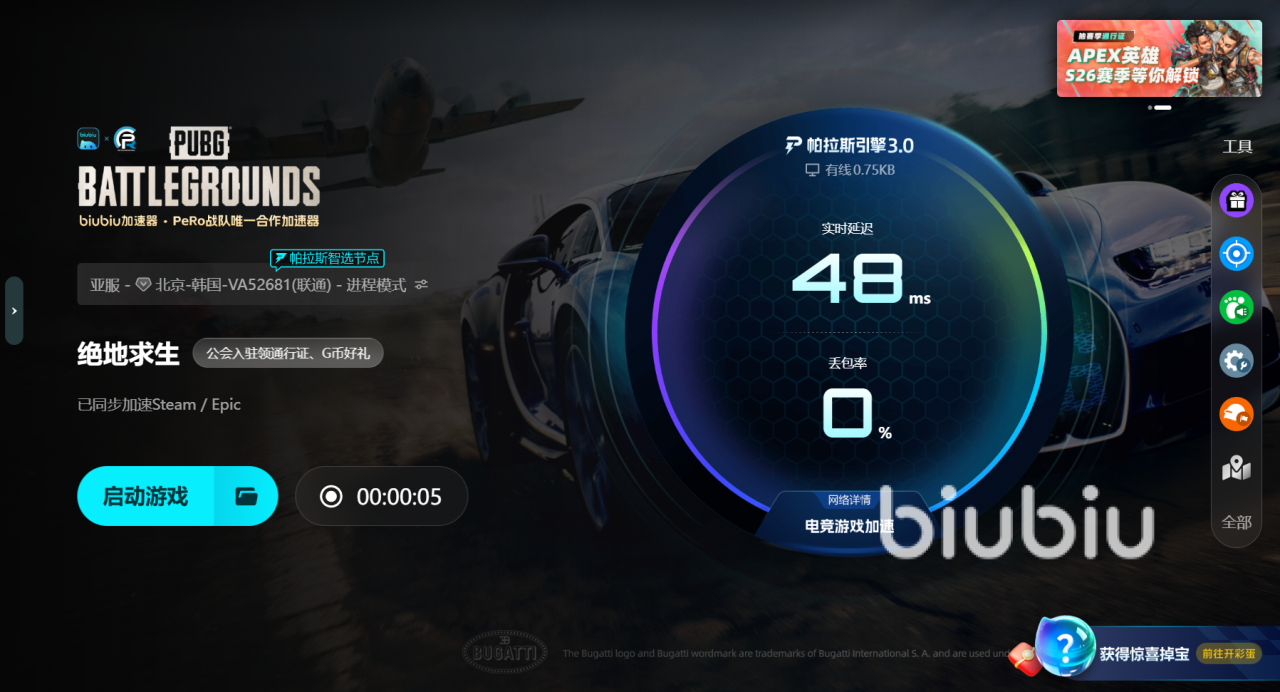Open the purple gift box tool
Screen dimensions: 1280x692
tap(1237, 200)
